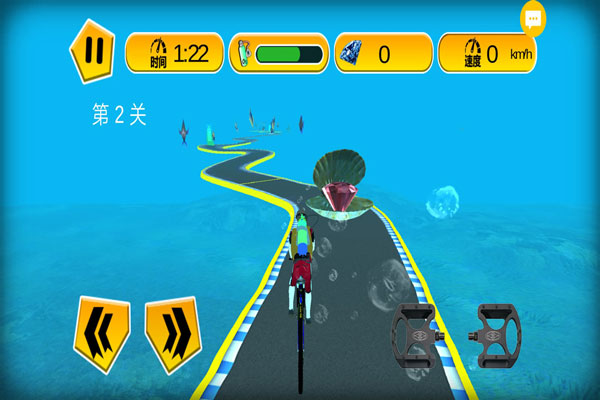Open the yellow chat bubble overlay

click(533, 18)
